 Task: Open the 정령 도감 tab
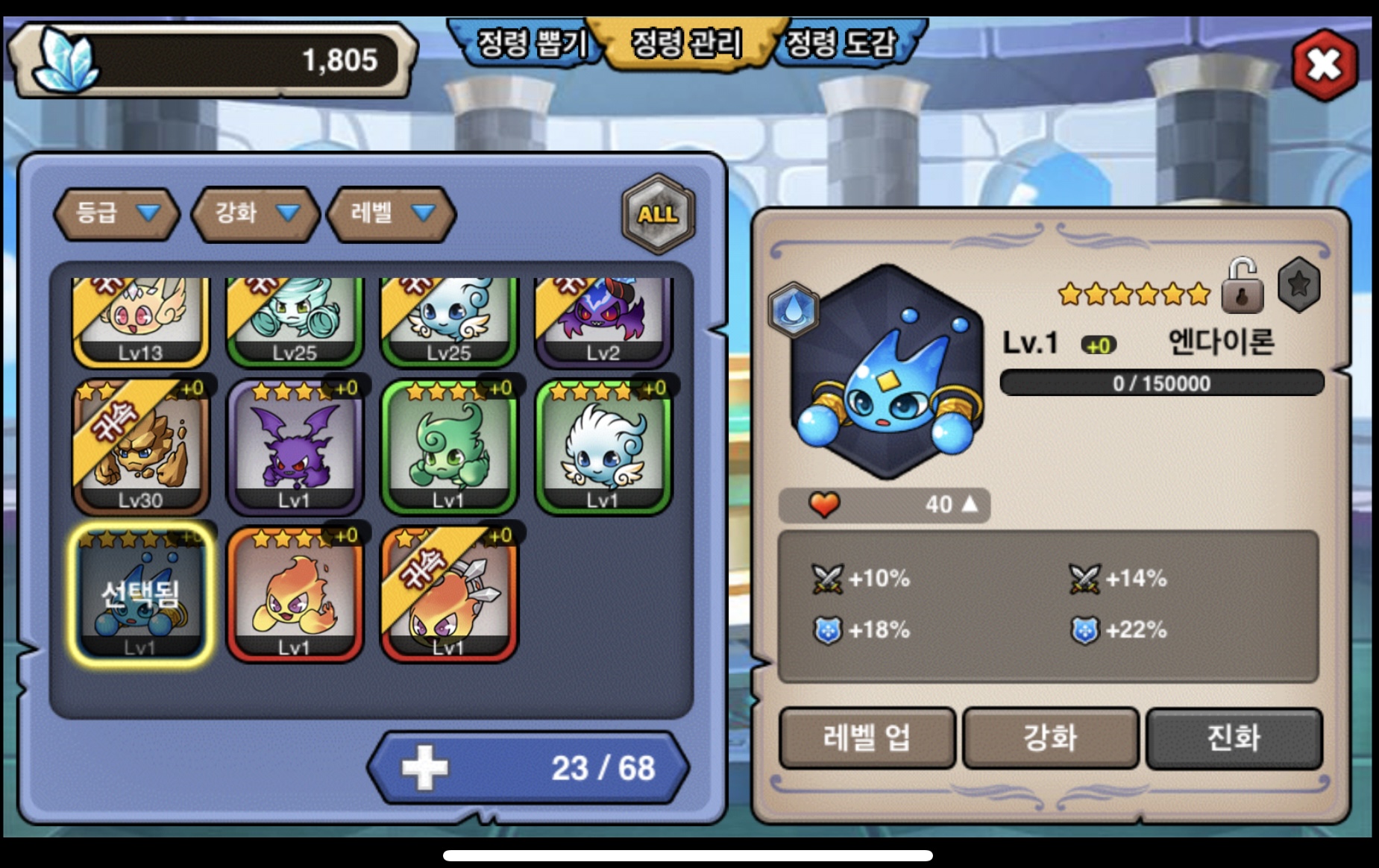pos(843,43)
